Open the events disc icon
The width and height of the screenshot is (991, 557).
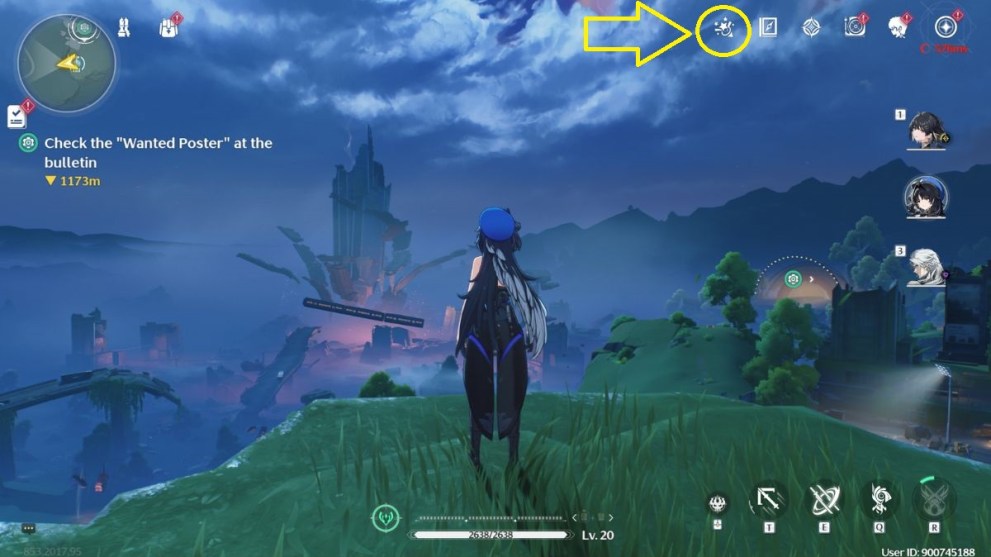pyautogui.click(x=854, y=28)
